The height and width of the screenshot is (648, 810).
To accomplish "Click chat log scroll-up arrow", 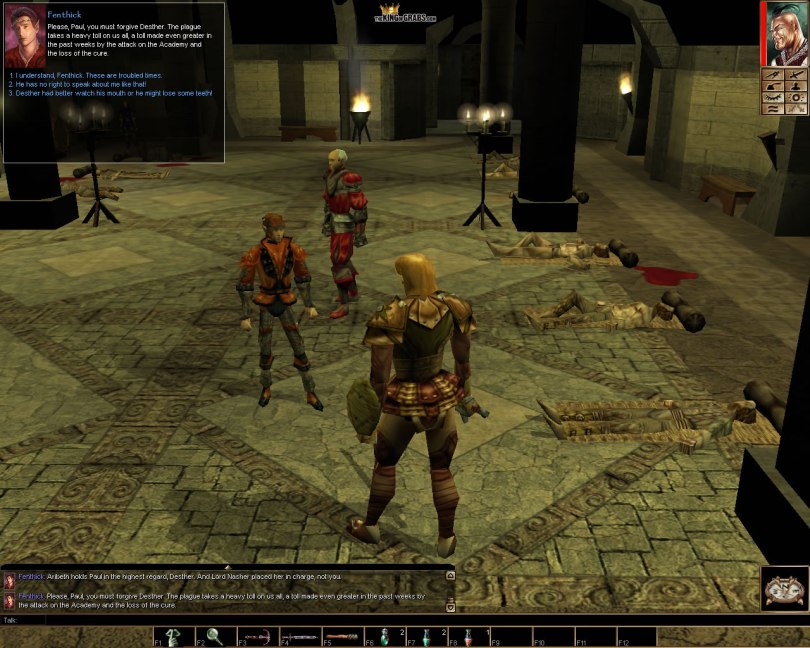I will click(x=450, y=575).
